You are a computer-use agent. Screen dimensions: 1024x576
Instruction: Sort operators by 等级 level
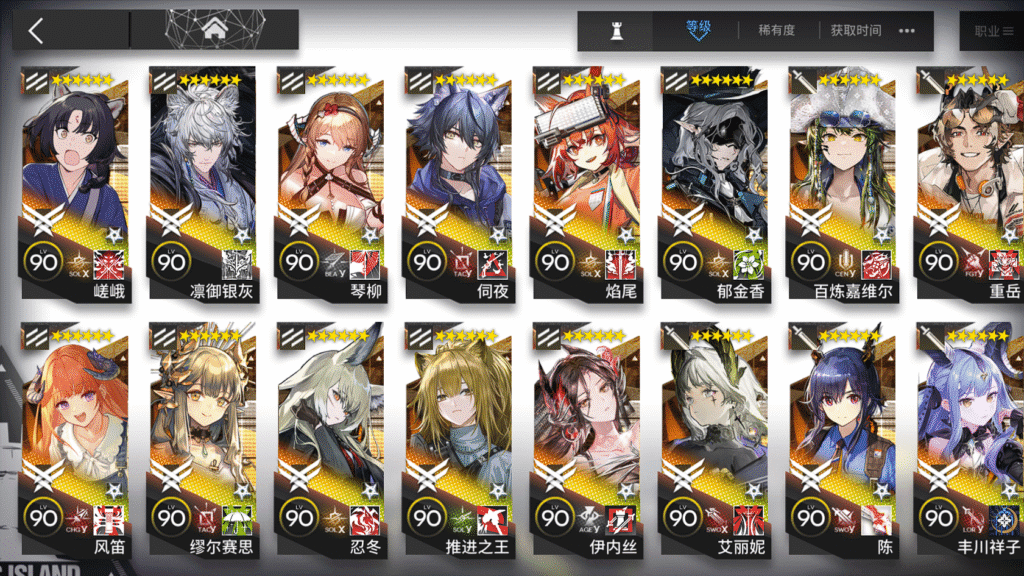[x=697, y=30]
